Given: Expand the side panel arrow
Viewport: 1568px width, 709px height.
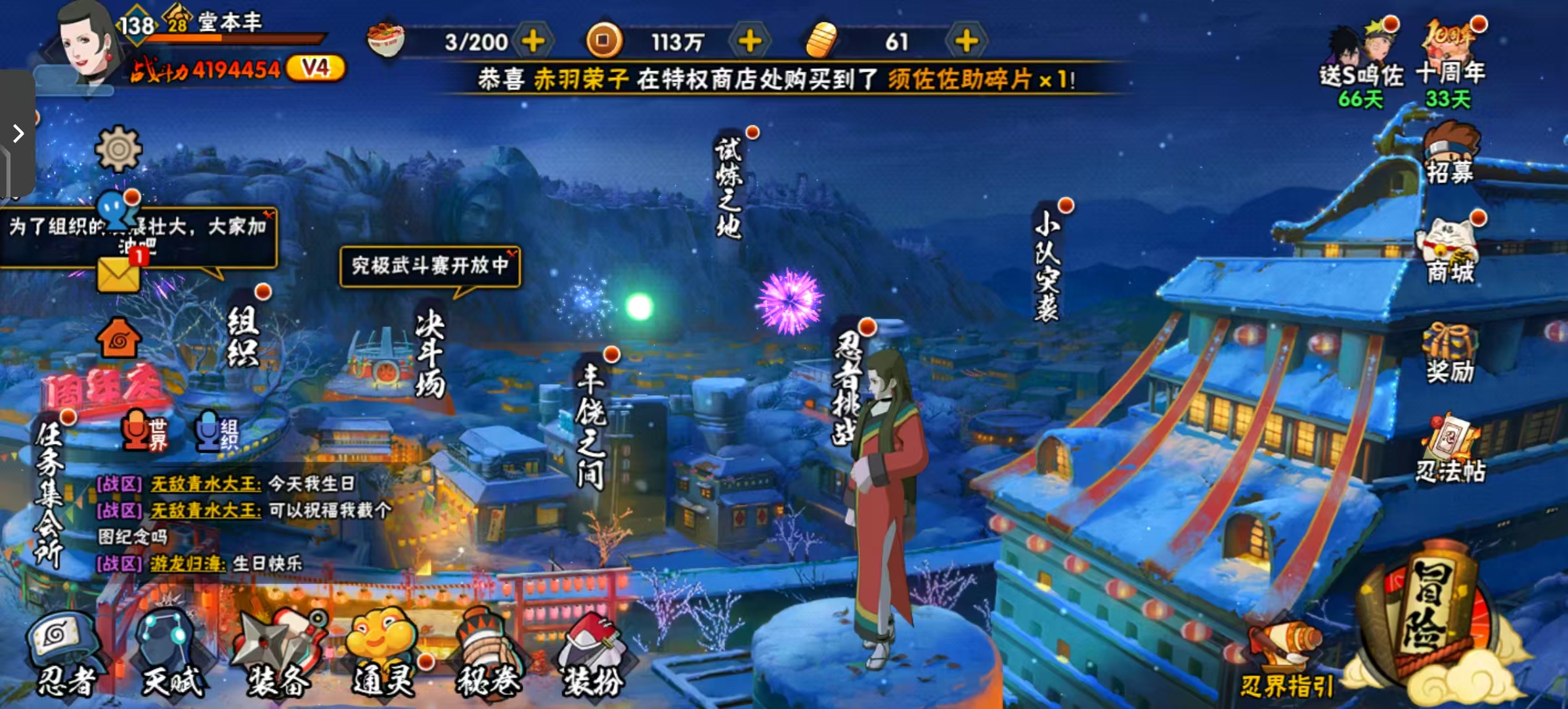Looking at the screenshot, I should point(18,134).
